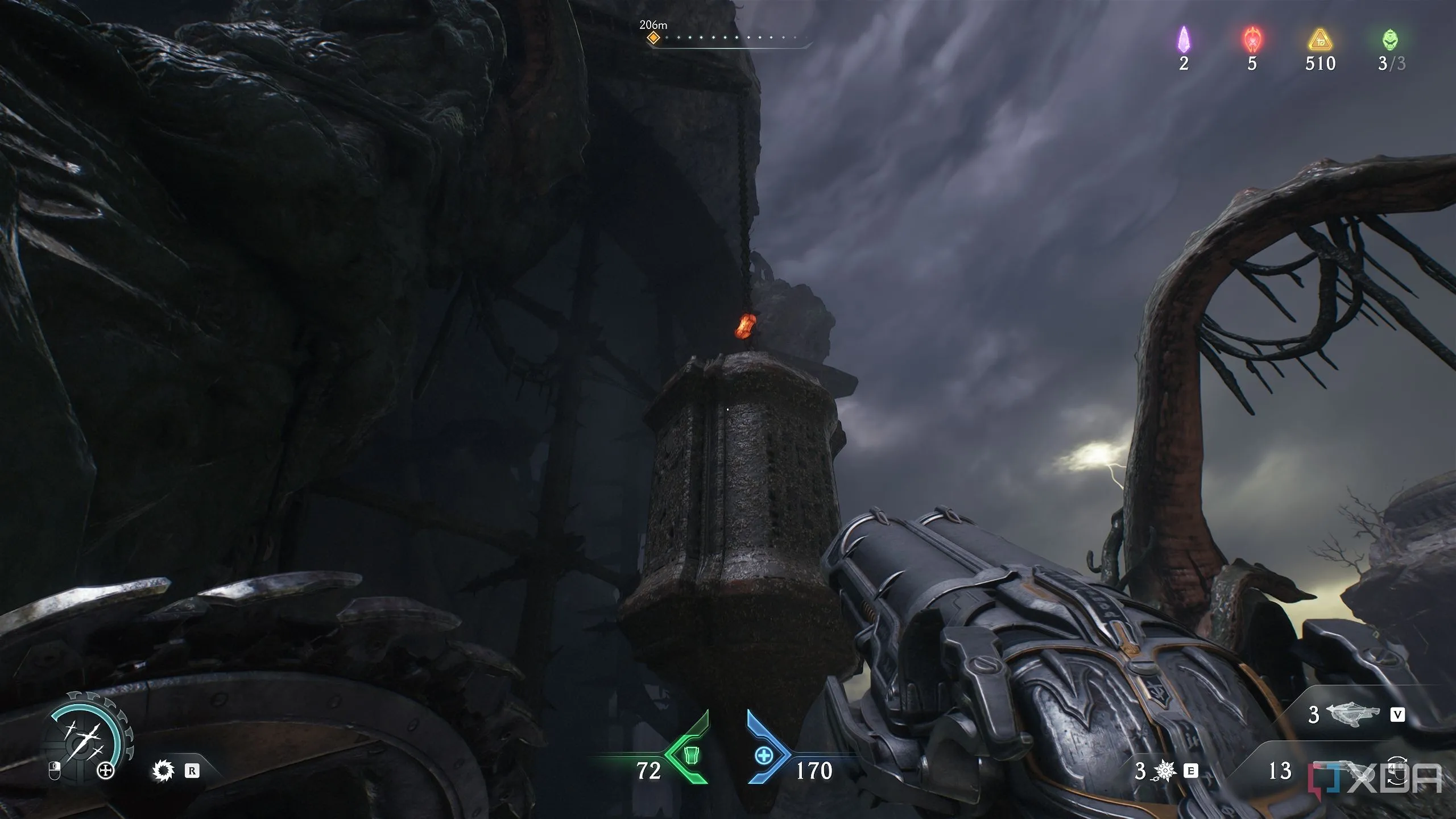Select the spiked flail melee icon
The width and height of the screenshot is (1456, 819).
coord(1165,771)
